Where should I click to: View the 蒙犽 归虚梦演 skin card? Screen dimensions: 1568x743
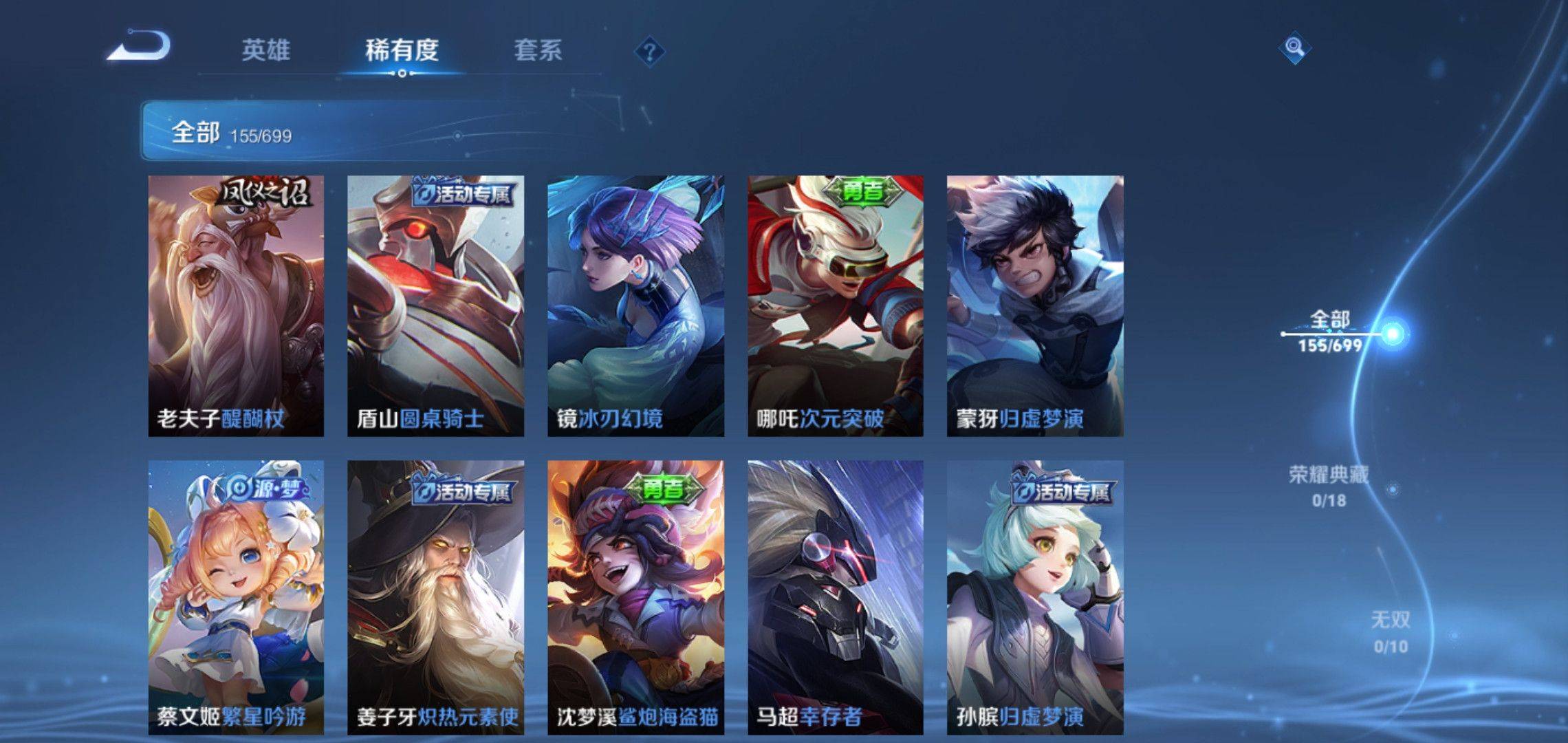point(1035,305)
